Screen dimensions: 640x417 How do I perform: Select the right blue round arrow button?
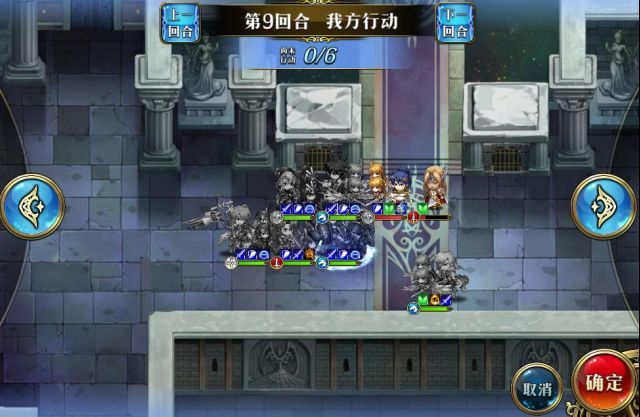[x=605, y=206]
